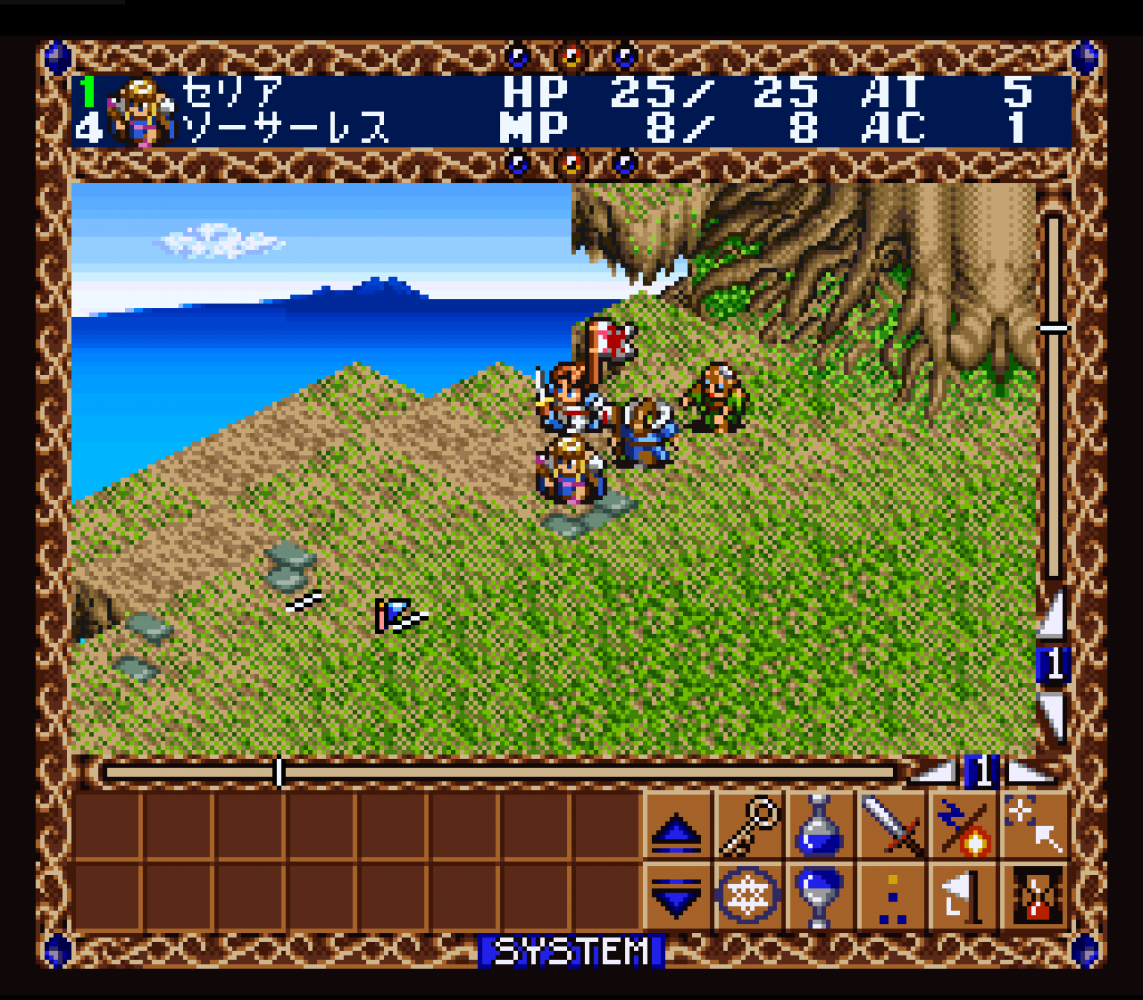1143x1000 pixels.
Task: Click the vertical map scroll bar handle
Action: (x=1053, y=327)
